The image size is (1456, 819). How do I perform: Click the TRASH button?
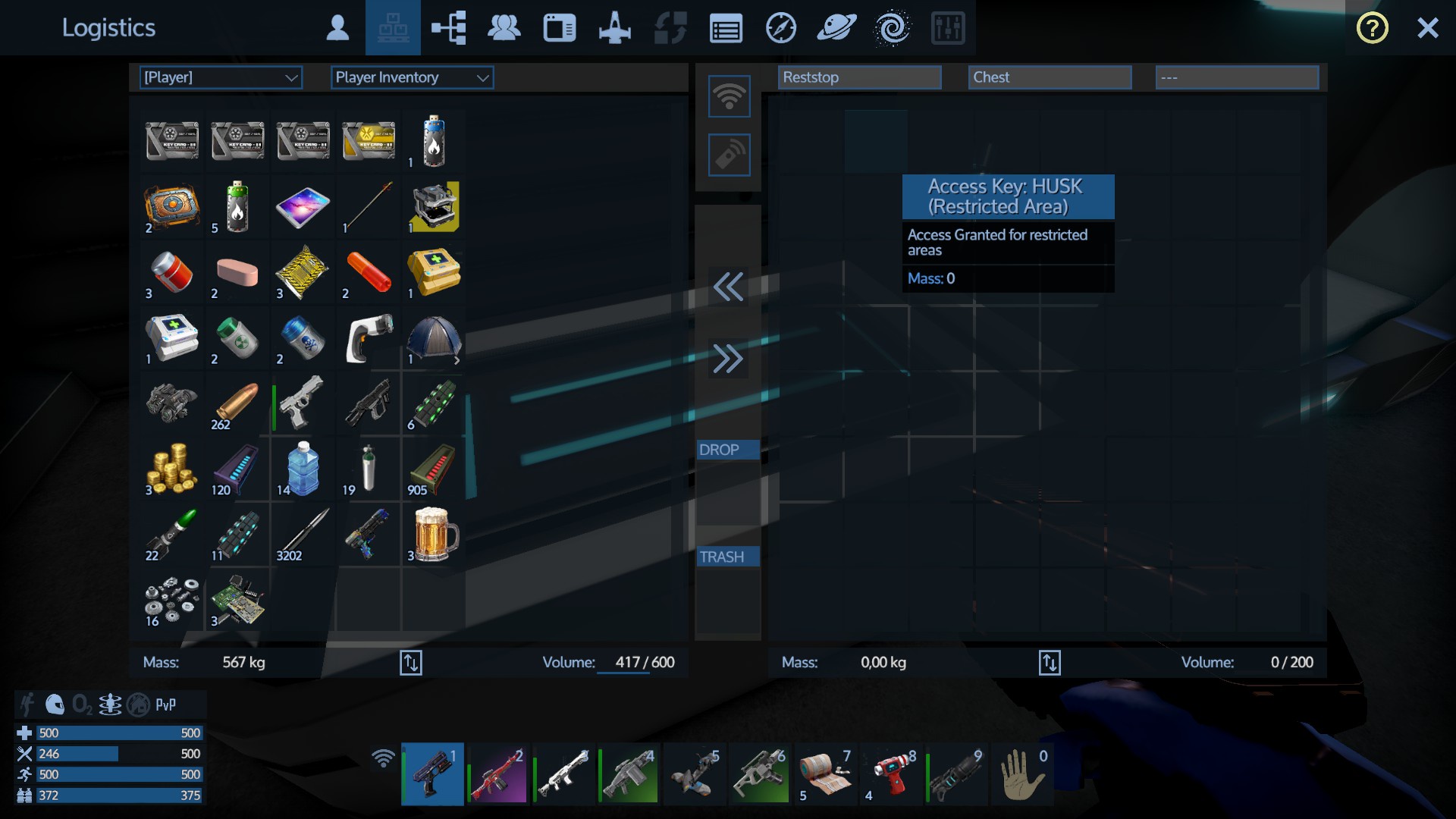pos(727,557)
